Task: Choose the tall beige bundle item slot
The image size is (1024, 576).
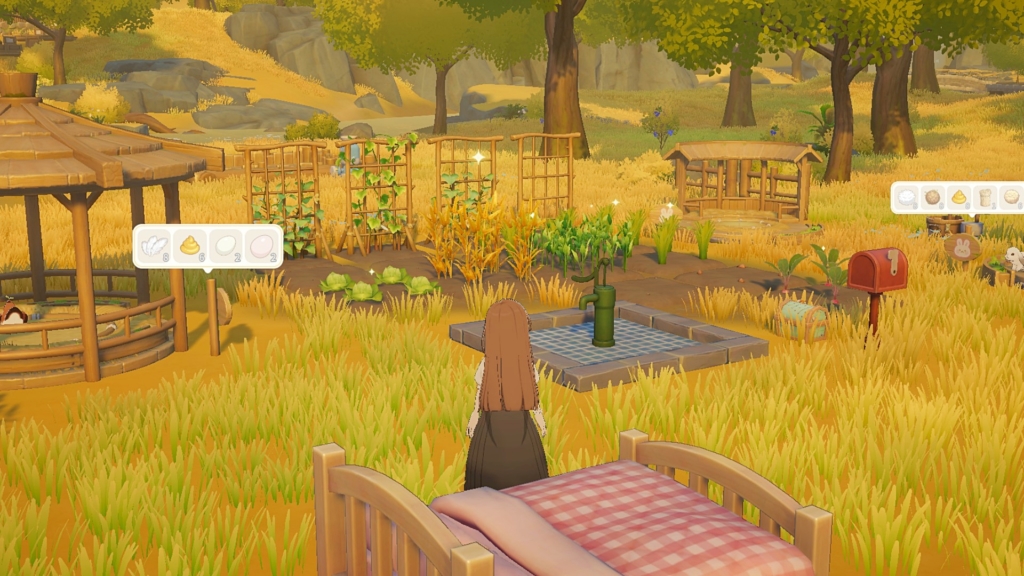Action: (985, 197)
